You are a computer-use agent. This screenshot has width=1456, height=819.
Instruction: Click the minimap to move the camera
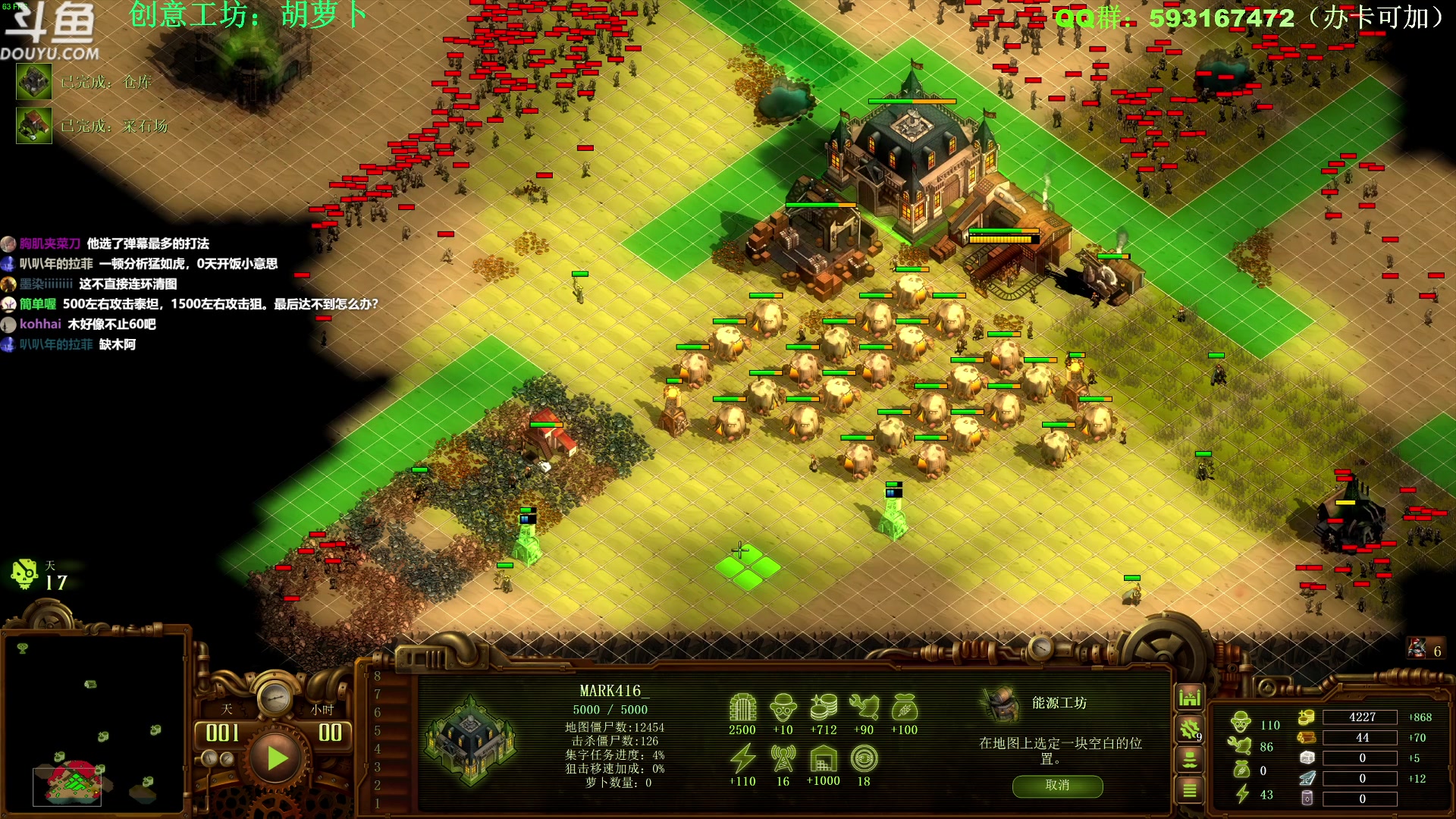pyautogui.click(x=94, y=720)
